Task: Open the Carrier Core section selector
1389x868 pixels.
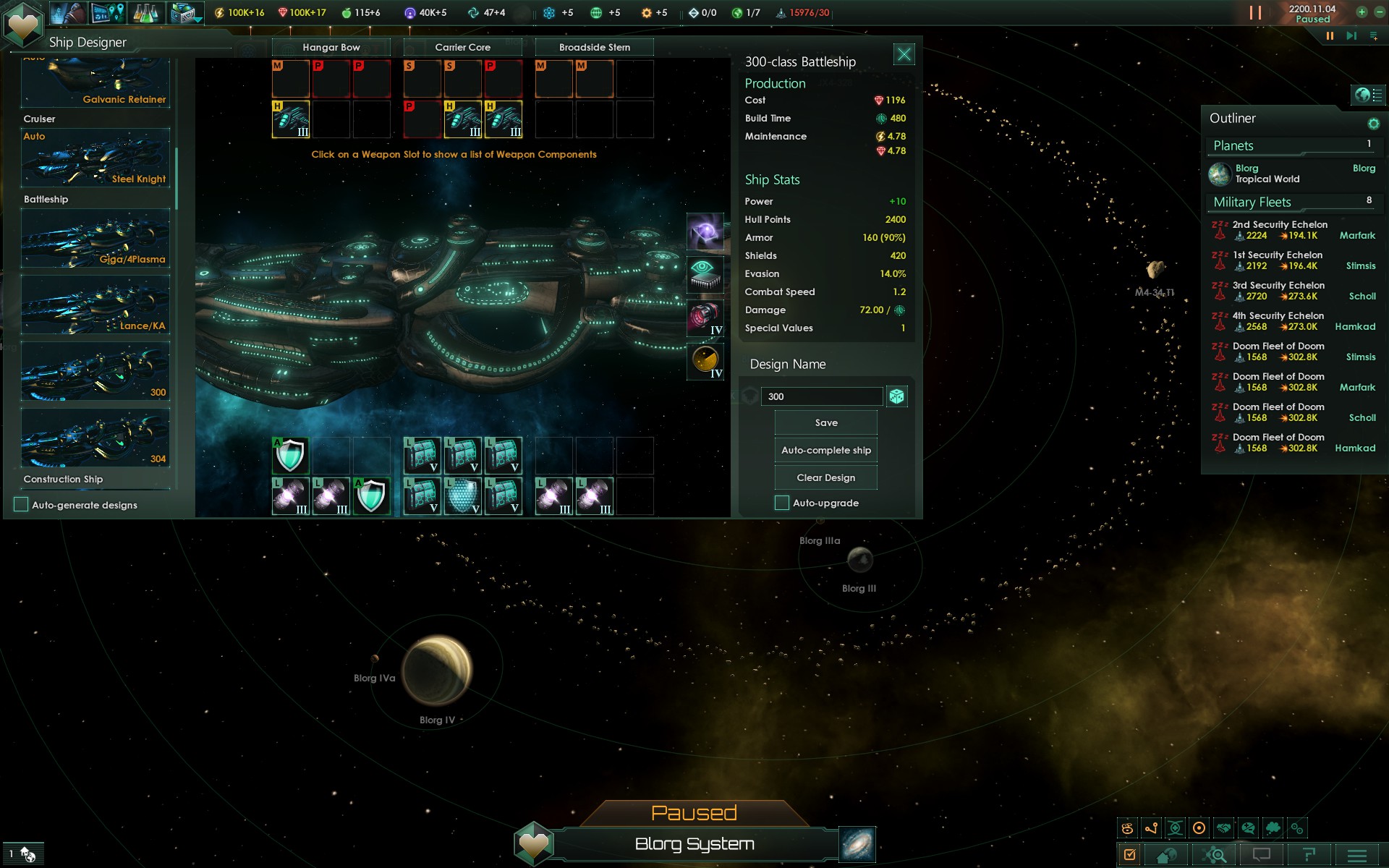Action: point(462,48)
